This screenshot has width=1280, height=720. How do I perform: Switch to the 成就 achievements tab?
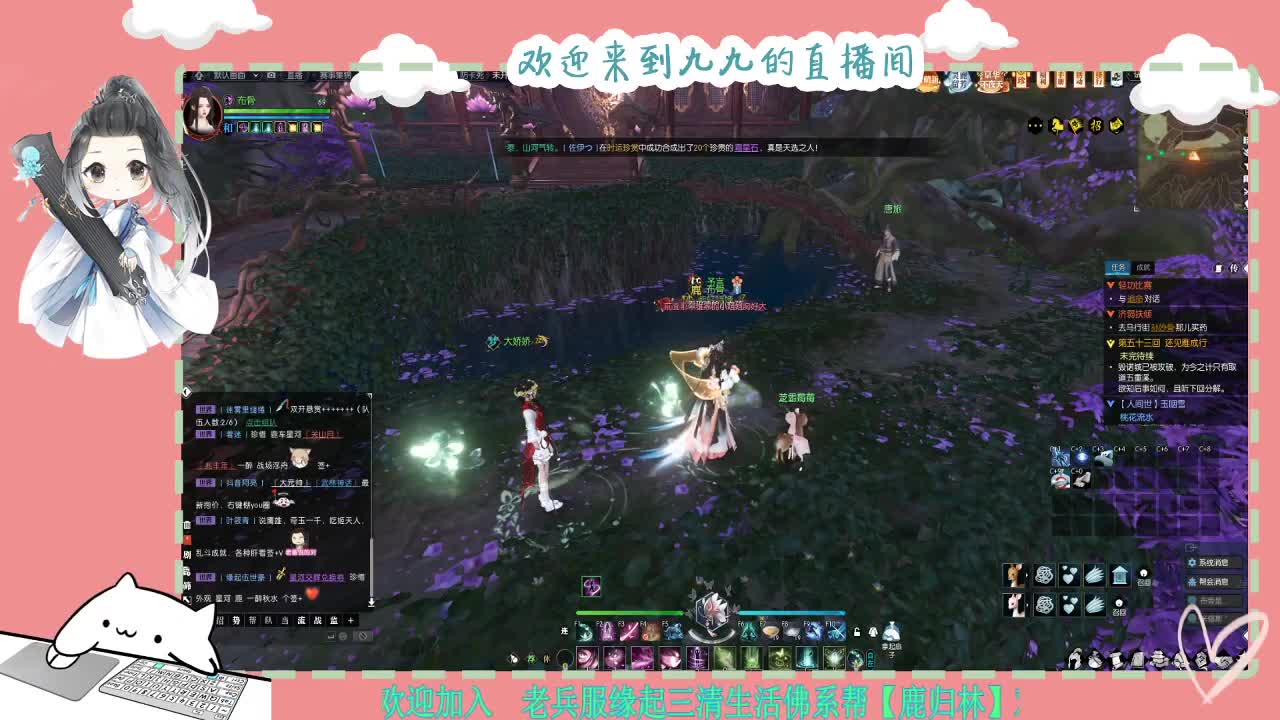(x=1143, y=268)
